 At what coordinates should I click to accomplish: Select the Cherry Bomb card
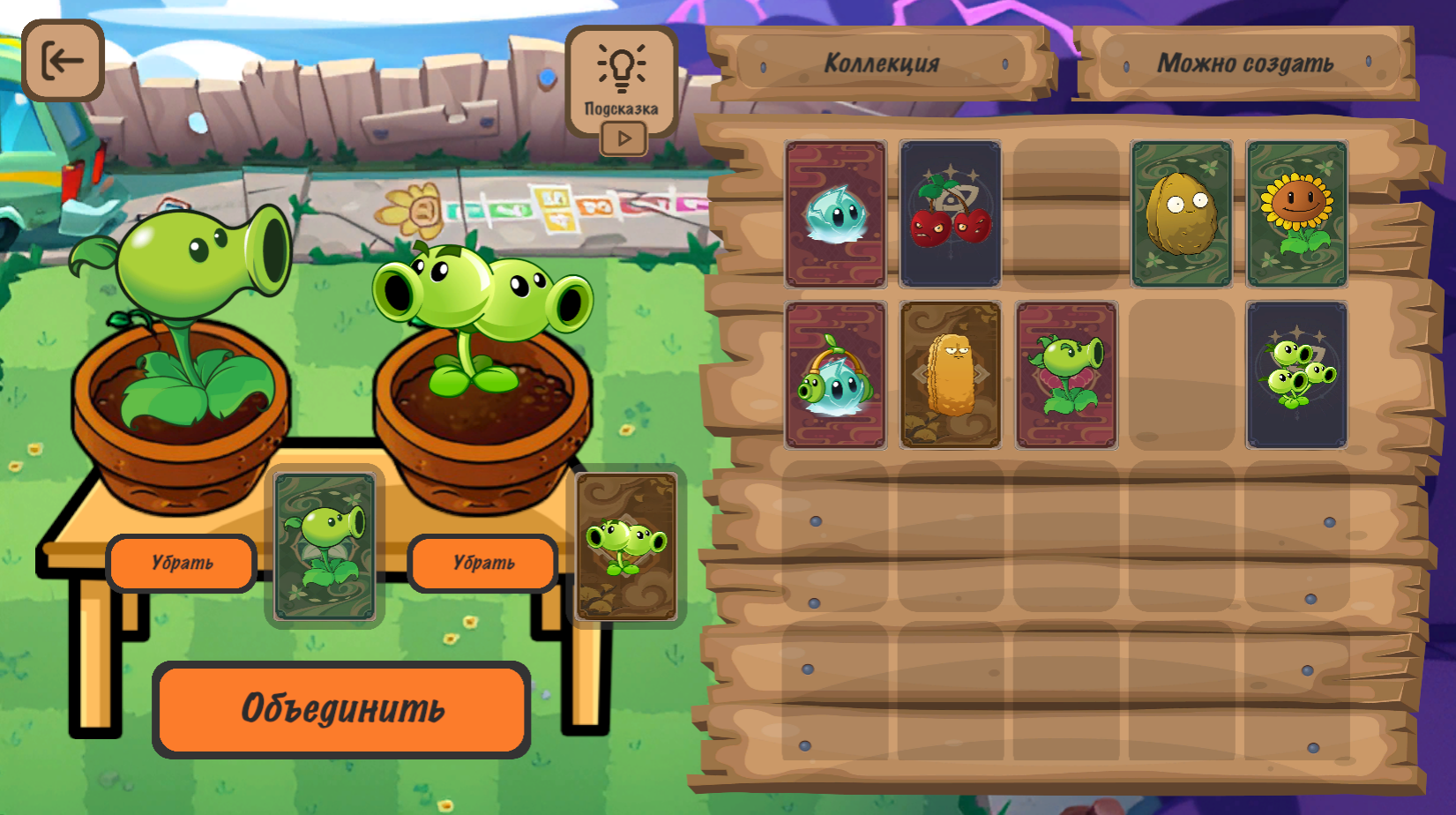949,212
